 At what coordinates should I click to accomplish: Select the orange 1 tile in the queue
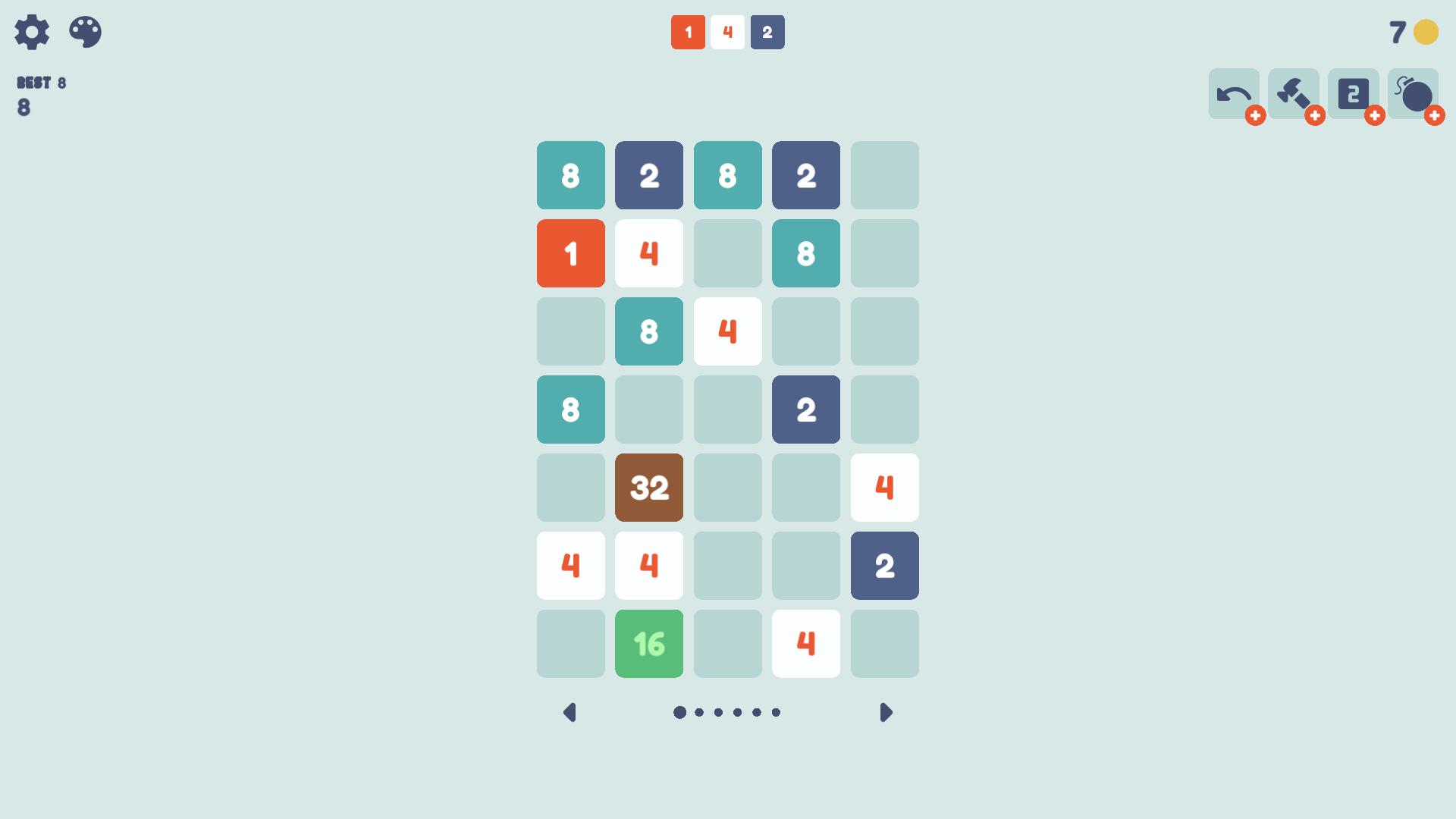[689, 33]
